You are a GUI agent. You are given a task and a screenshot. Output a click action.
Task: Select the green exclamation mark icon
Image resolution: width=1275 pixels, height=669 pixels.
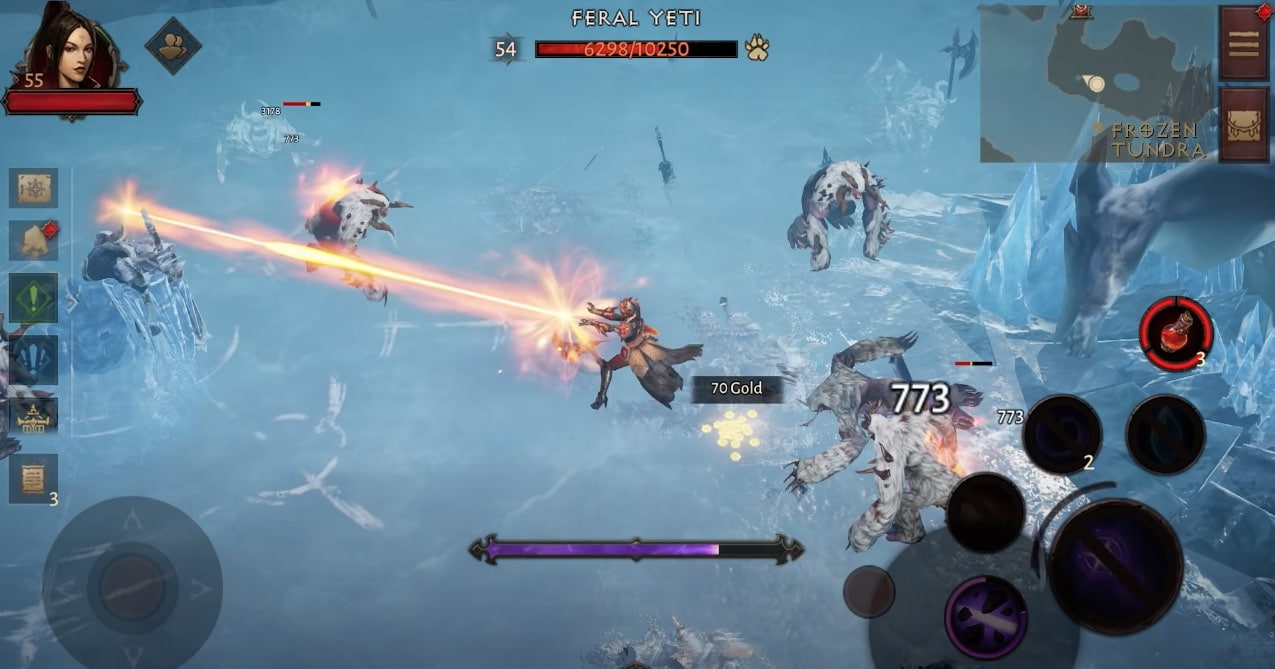coord(33,299)
